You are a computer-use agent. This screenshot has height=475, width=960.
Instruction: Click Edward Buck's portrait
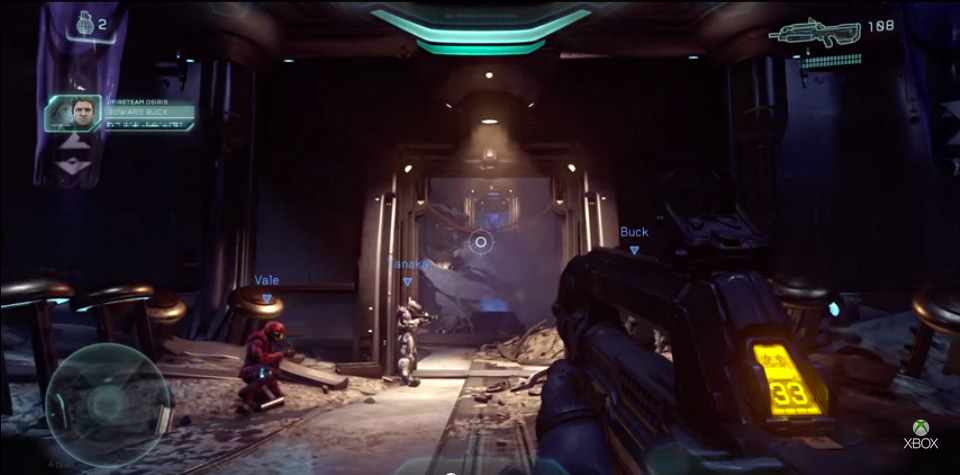(x=73, y=114)
